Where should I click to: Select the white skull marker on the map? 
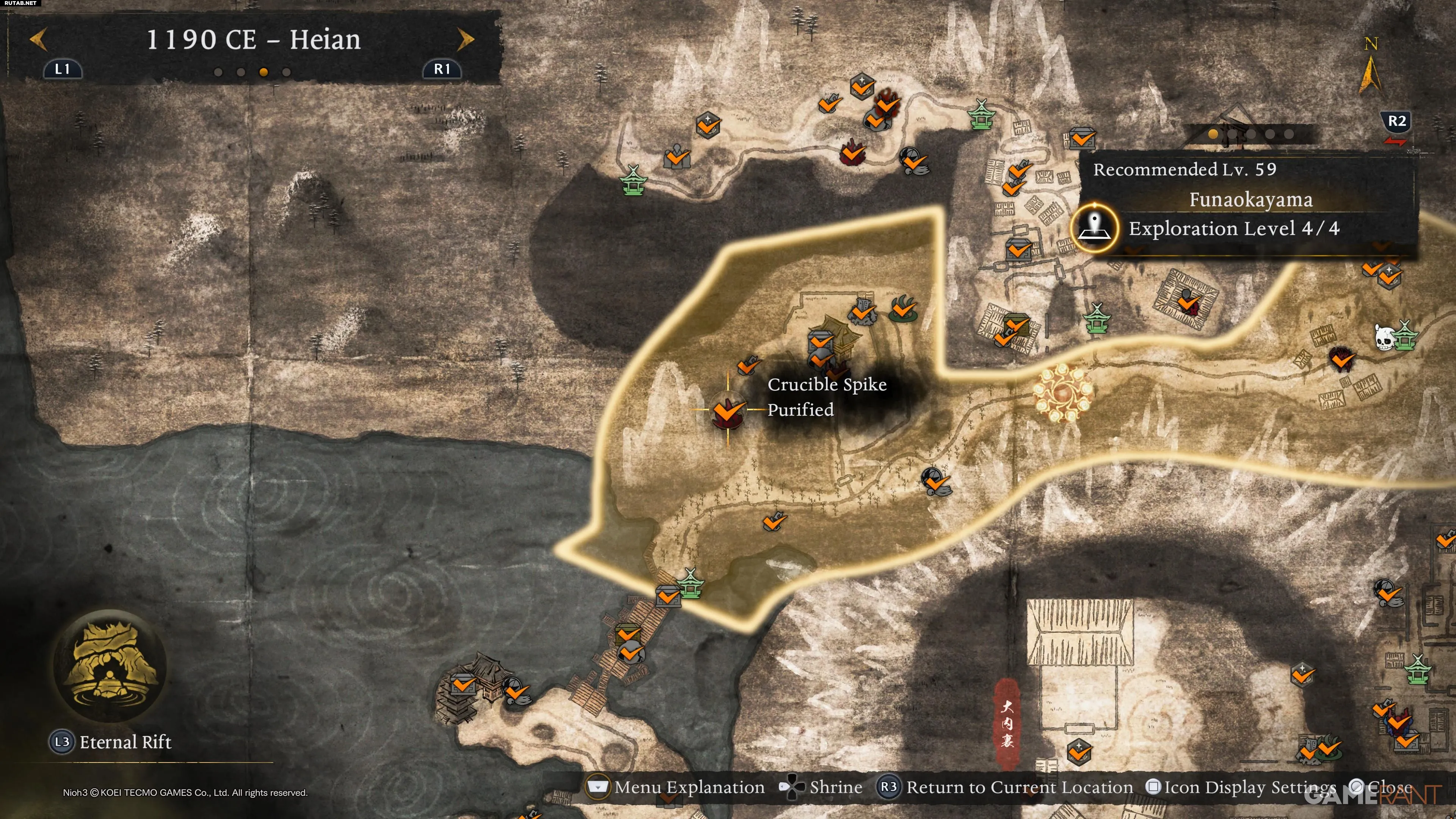point(1383,338)
